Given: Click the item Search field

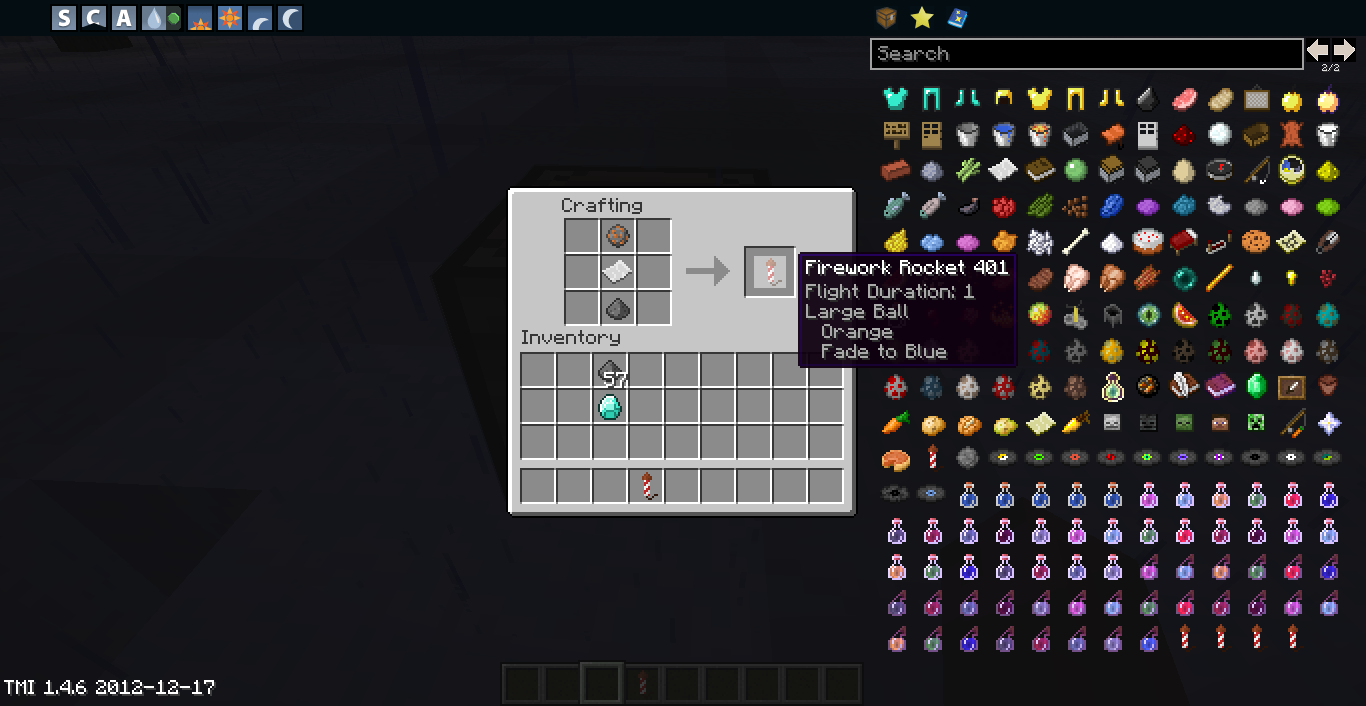Looking at the screenshot, I should coord(1086,54).
